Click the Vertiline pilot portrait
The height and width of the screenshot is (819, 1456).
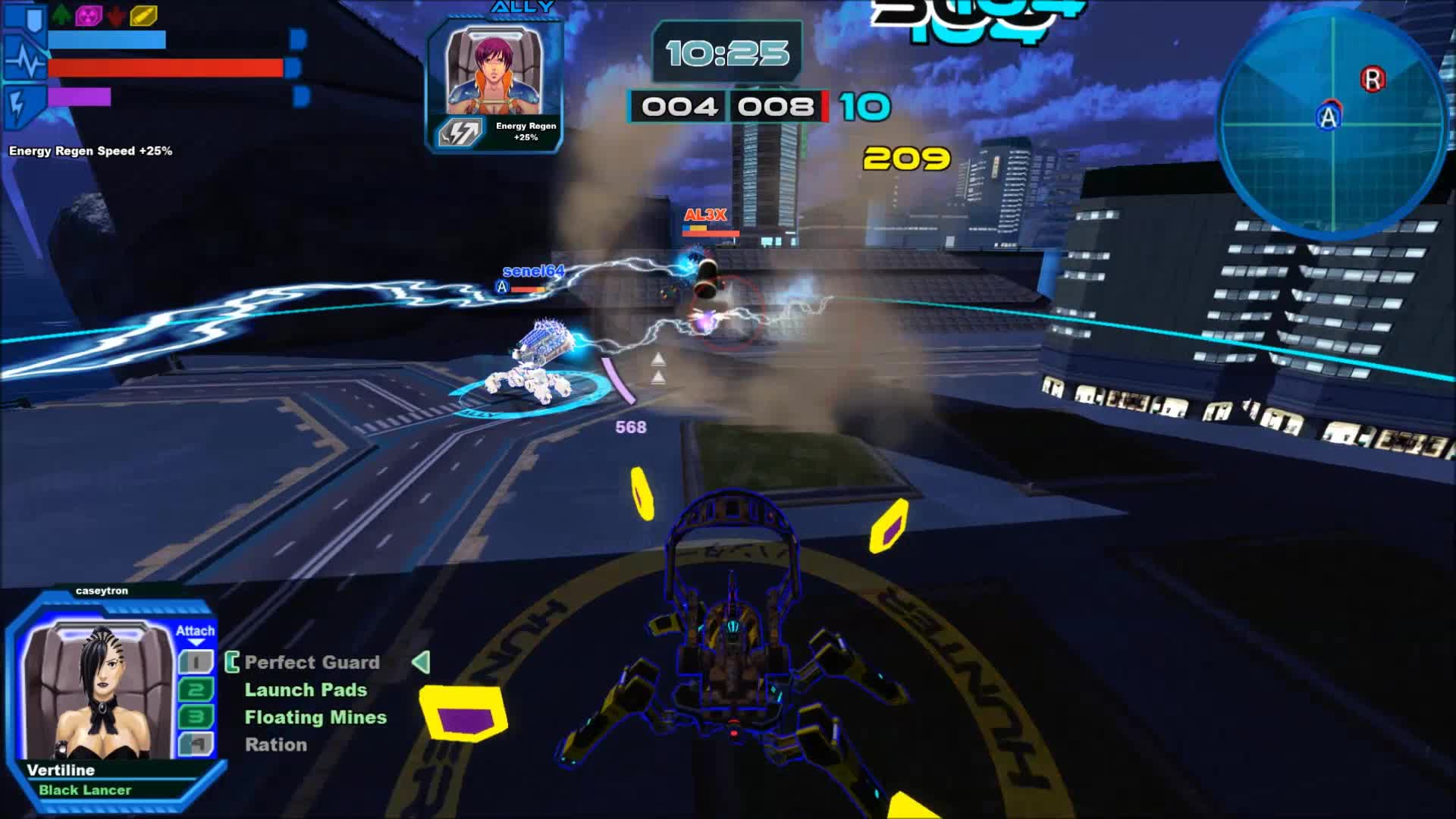click(99, 692)
